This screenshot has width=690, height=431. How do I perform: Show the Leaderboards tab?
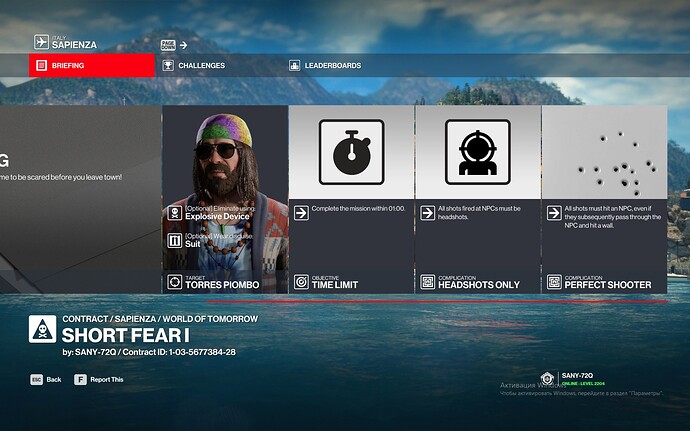tap(331, 66)
